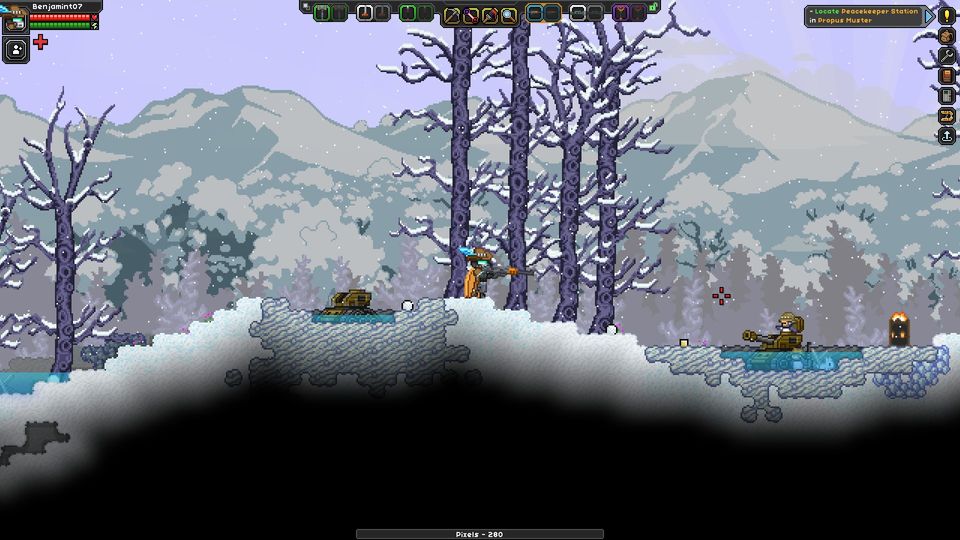Open the codex book icon
Viewport: 960px width, 540px height.
coord(946,76)
